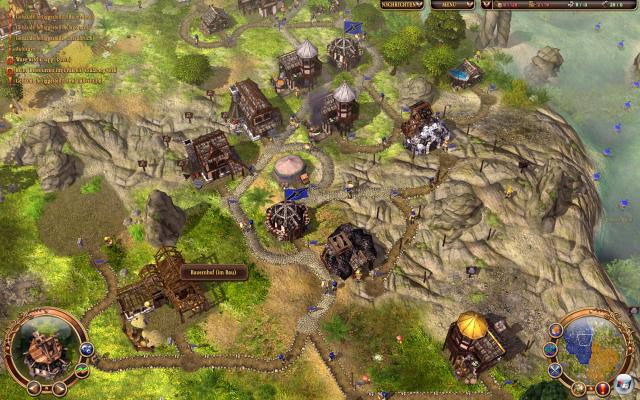Select the next building with right arrow
The width and height of the screenshot is (640, 400).
pyautogui.click(x=58, y=386)
